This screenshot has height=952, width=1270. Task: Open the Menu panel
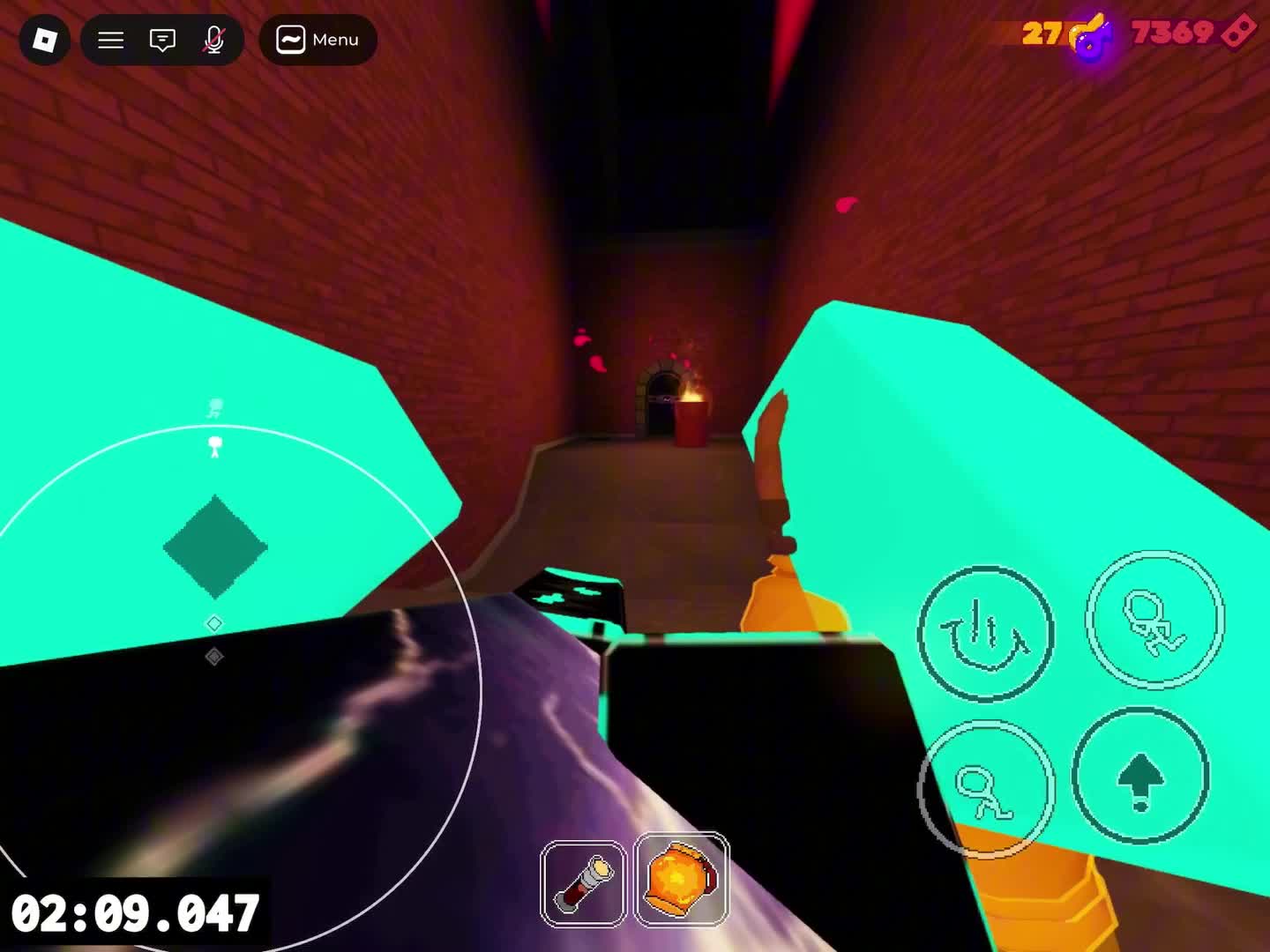coord(317,40)
